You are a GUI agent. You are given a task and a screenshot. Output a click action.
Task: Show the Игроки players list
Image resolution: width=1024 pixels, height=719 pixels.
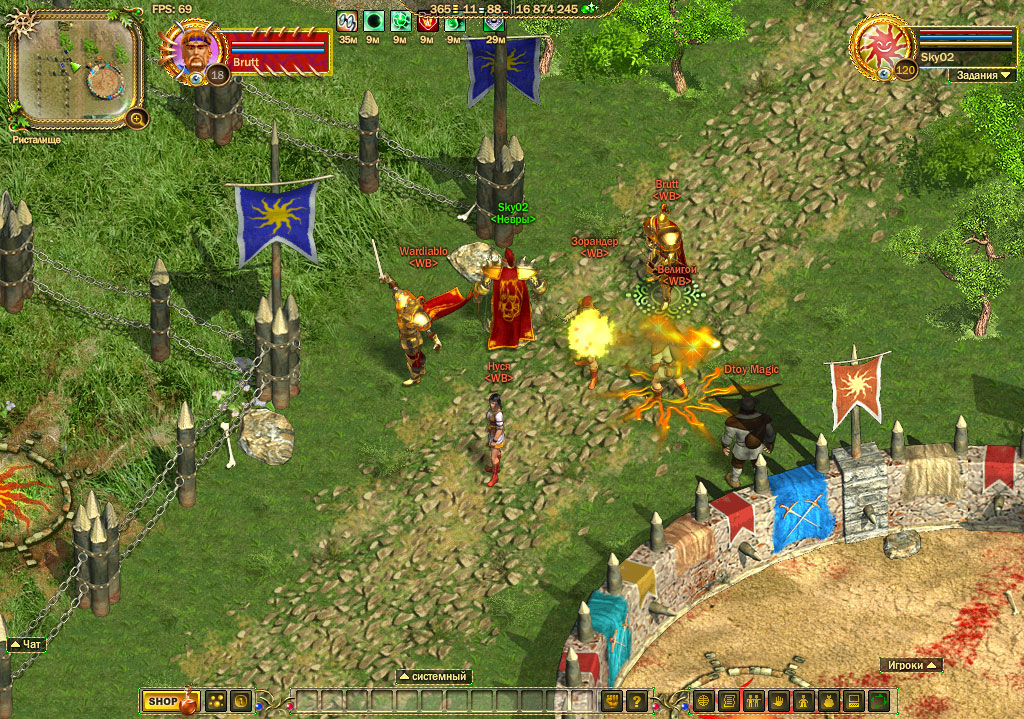(912, 665)
